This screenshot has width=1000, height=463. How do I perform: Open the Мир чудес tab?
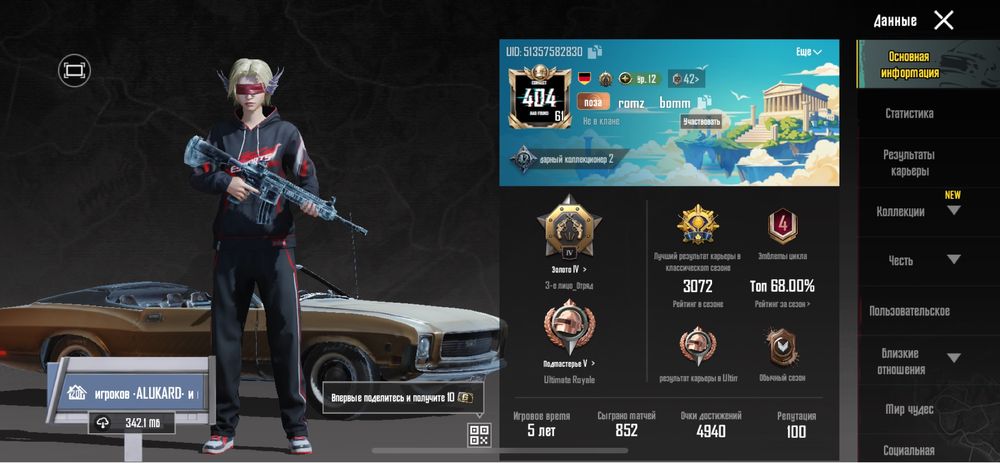click(x=909, y=409)
